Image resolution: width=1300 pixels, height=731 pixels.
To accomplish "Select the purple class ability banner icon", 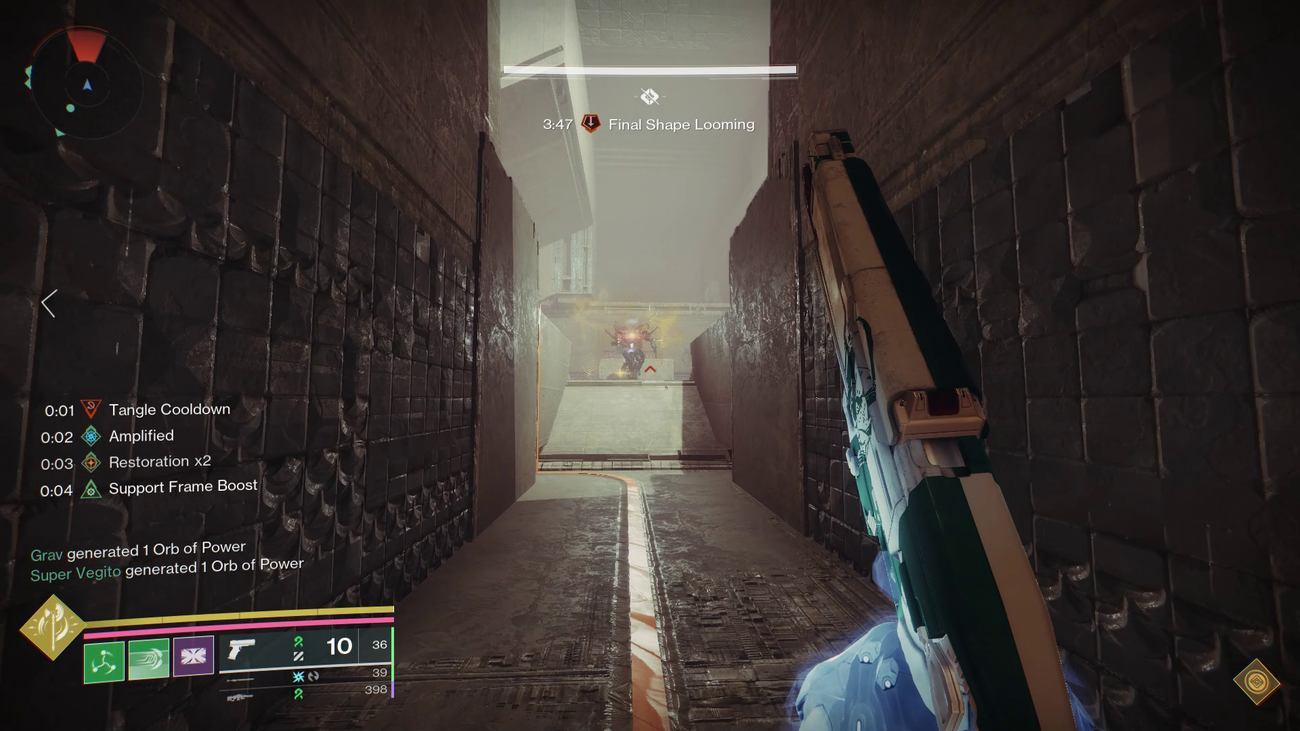I will pyautogui.click(x=192, y=657).
